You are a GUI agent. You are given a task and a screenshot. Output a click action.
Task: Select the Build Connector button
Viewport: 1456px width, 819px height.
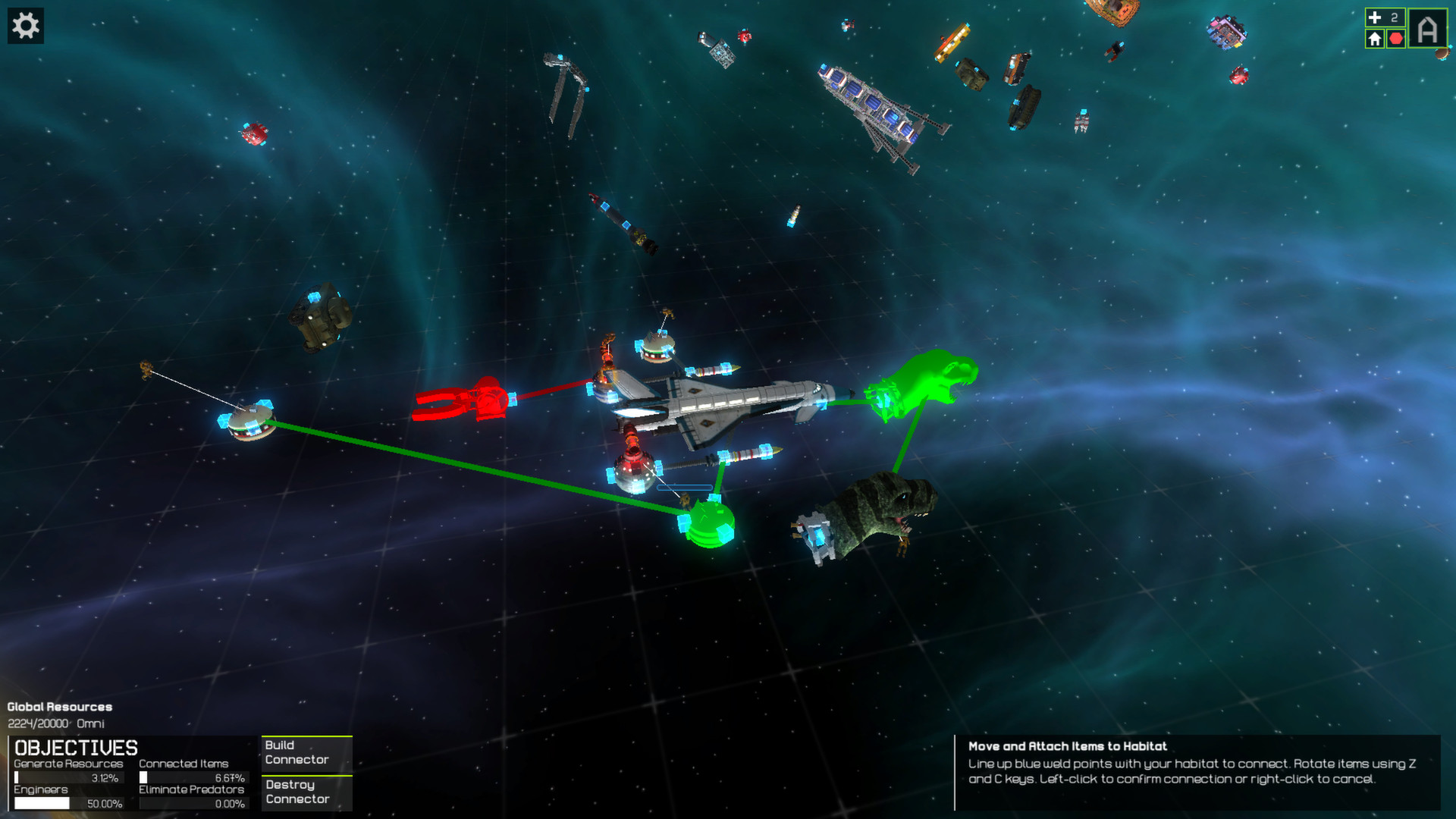pyautogui.click(x=306, y=753)
